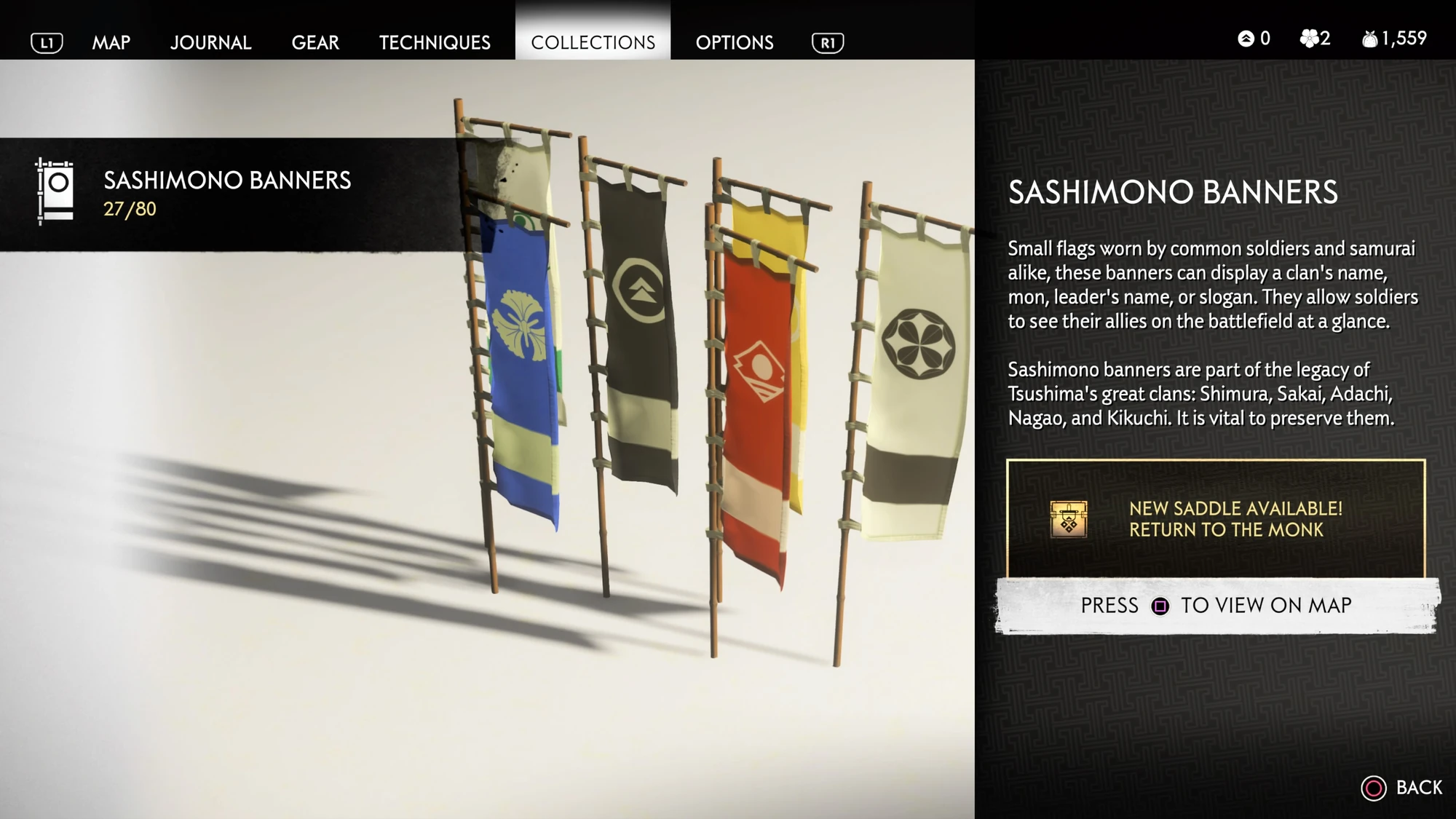Select the L1 shoulder button icon
This screenshot has height=819, width=1456.
click(x=45, y=42)
